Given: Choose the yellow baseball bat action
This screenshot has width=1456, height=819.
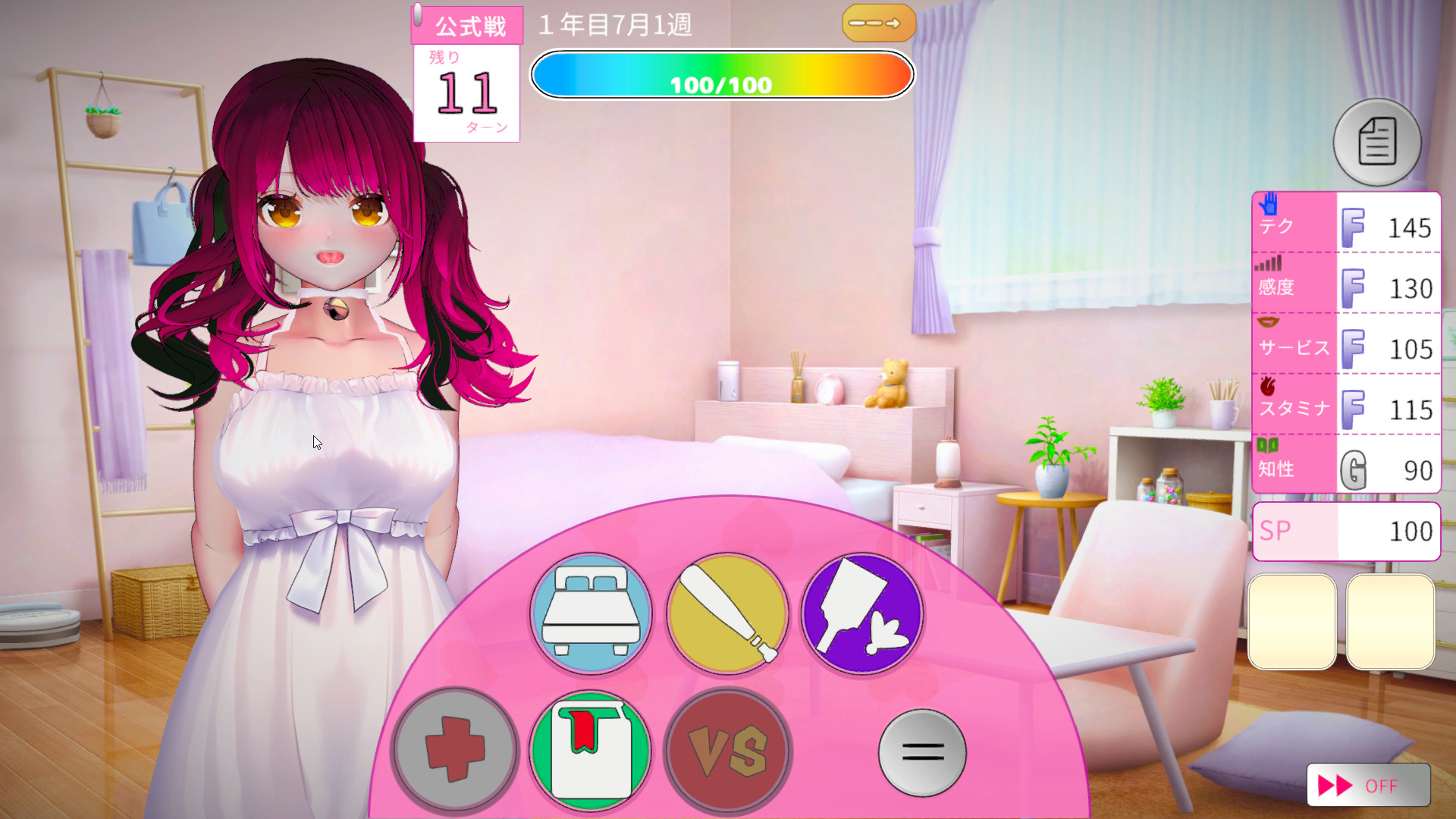Looking at the screenshot, I should [x=727, y=613].
